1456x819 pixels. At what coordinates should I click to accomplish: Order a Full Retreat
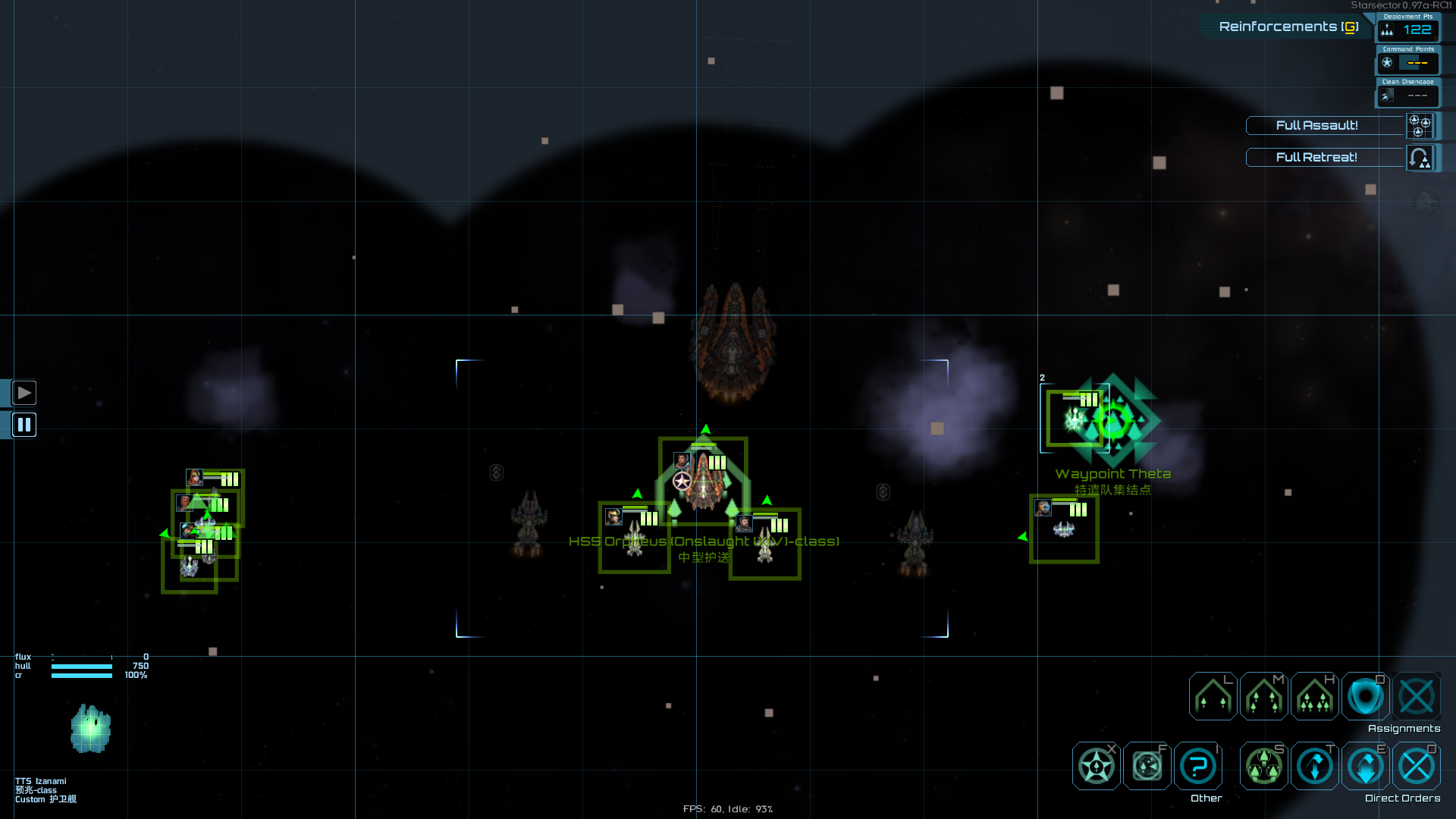click(x=1317, y=157)
